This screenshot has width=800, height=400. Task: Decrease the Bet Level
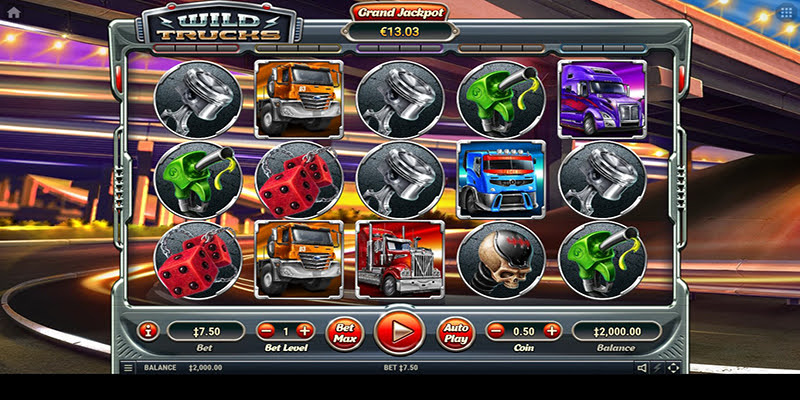(x=266, y=330)
